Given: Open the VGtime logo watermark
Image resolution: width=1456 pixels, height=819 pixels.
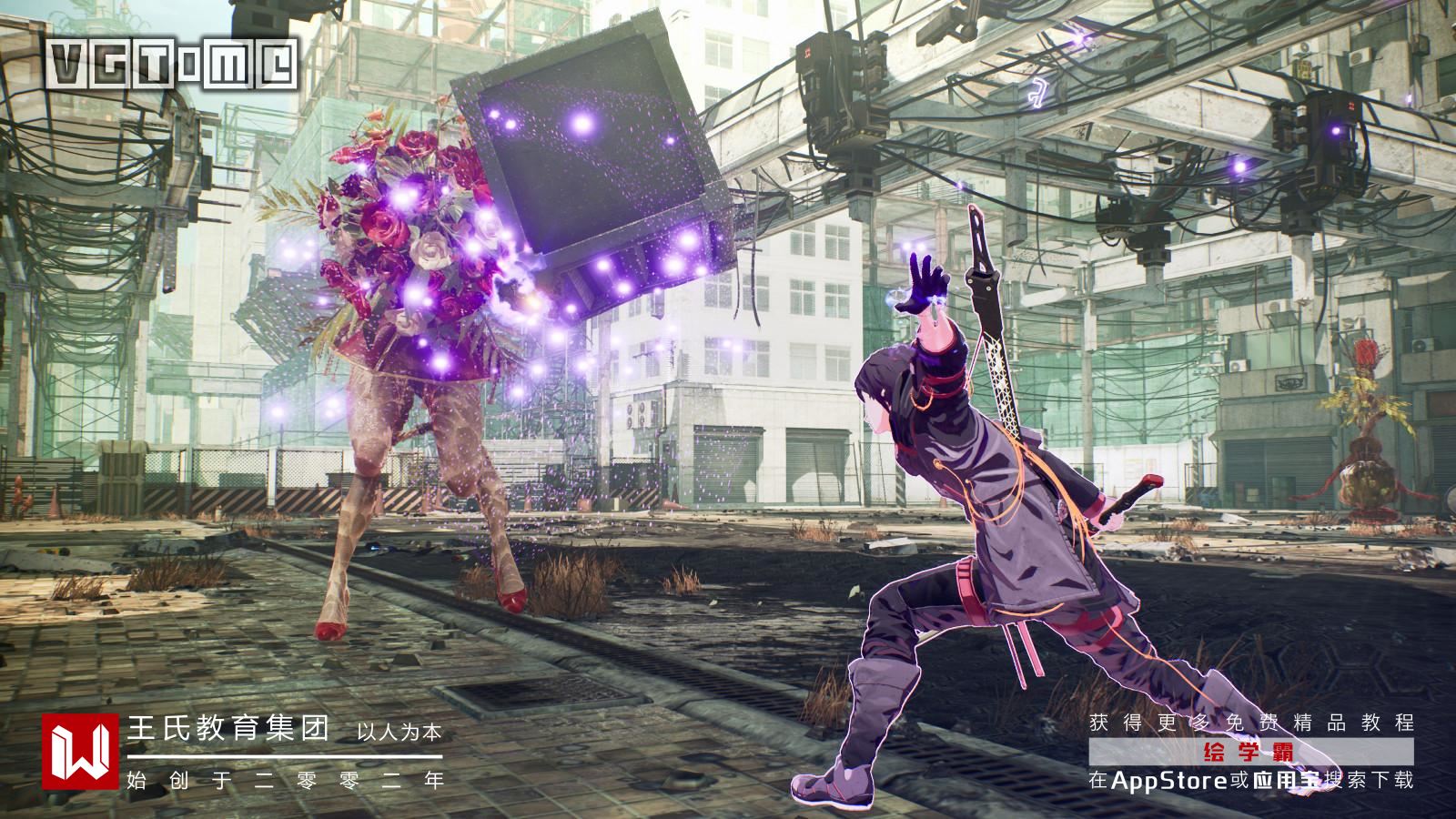Looking at the screenshot, I should click(173, 64).
